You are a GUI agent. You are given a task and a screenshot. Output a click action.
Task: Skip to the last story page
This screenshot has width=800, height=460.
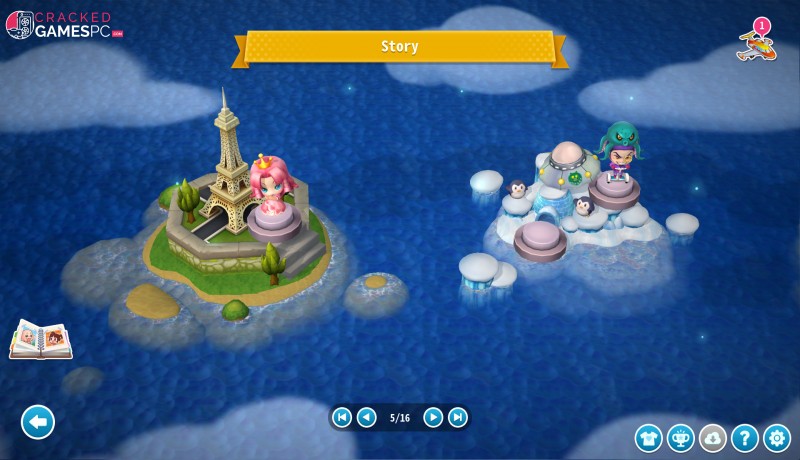(458, 417)
